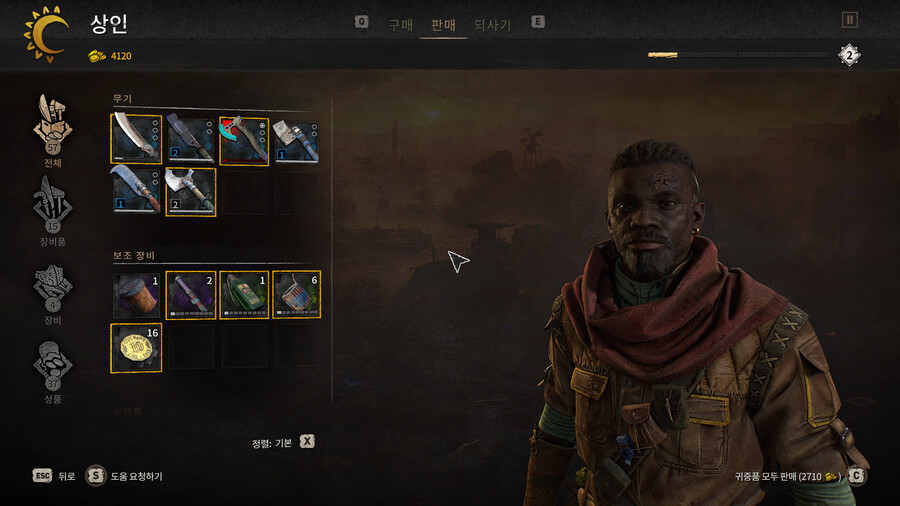Pick the brown jar item slot

[136, 295]
